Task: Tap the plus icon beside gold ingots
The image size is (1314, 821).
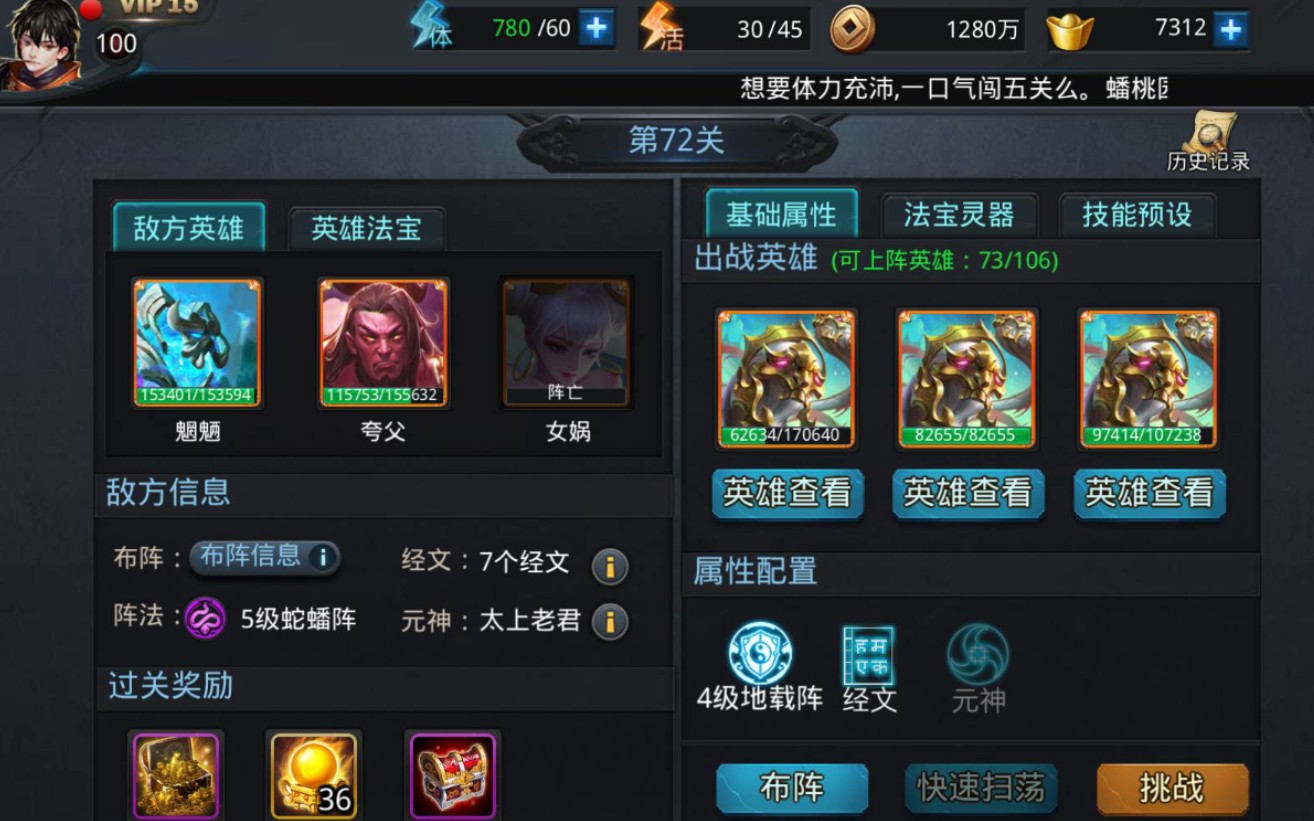Action: coord(1232,27)
